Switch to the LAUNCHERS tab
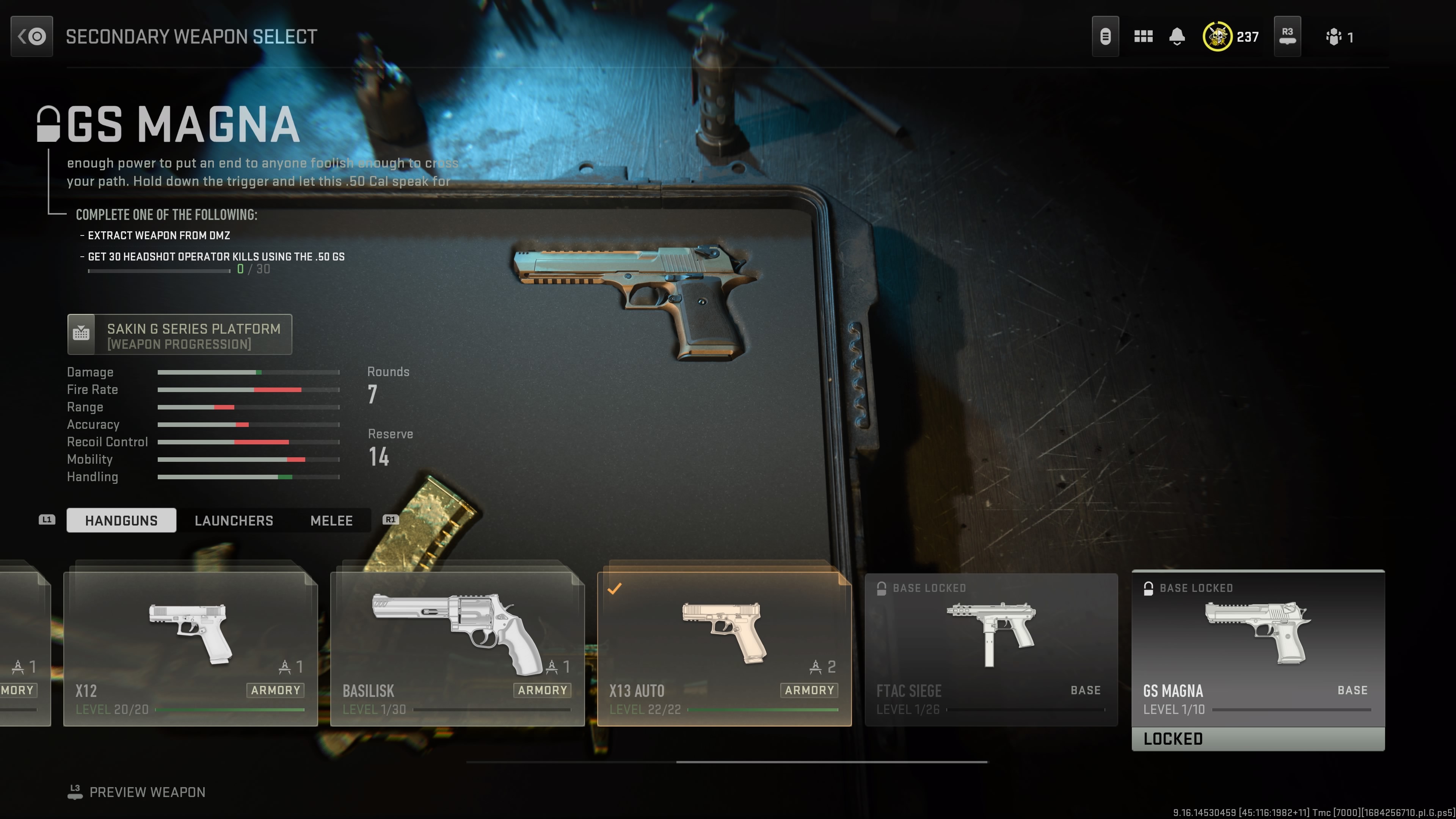This screenshot has height=819, width=1456. (x=234, y=521)
